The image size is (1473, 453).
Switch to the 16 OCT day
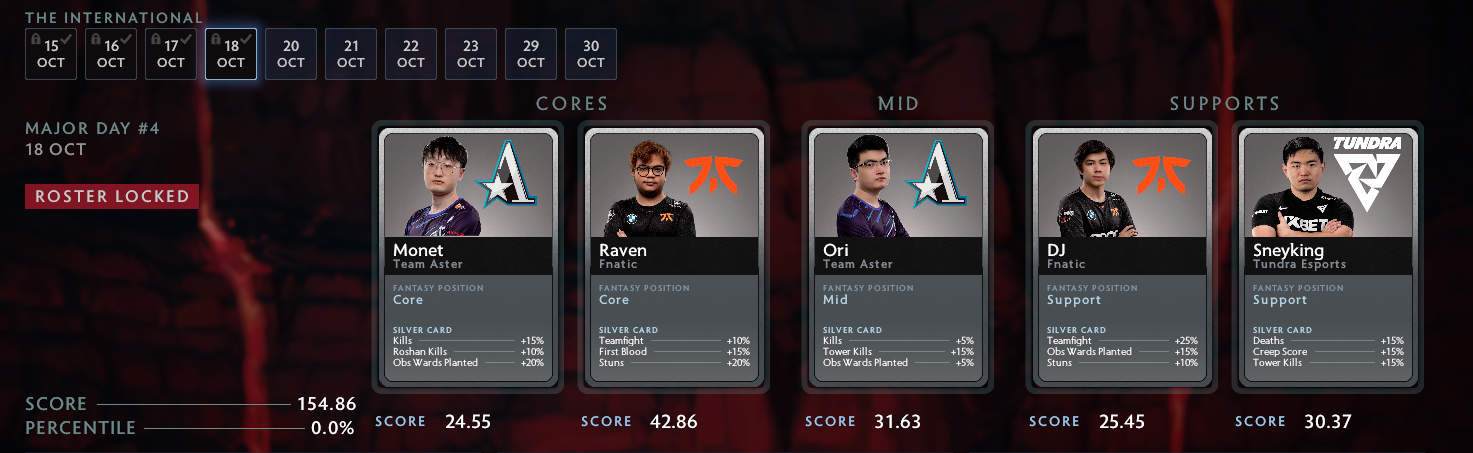pos(111,54)
